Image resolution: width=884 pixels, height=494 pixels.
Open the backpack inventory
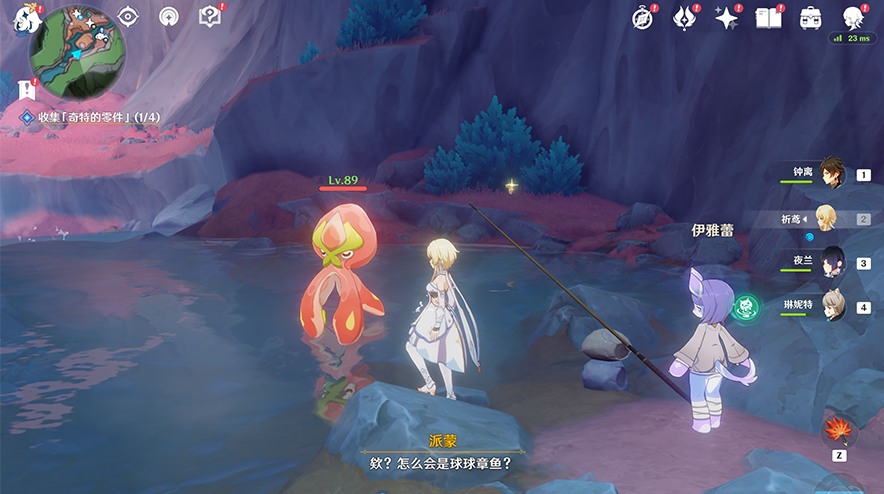810,17
